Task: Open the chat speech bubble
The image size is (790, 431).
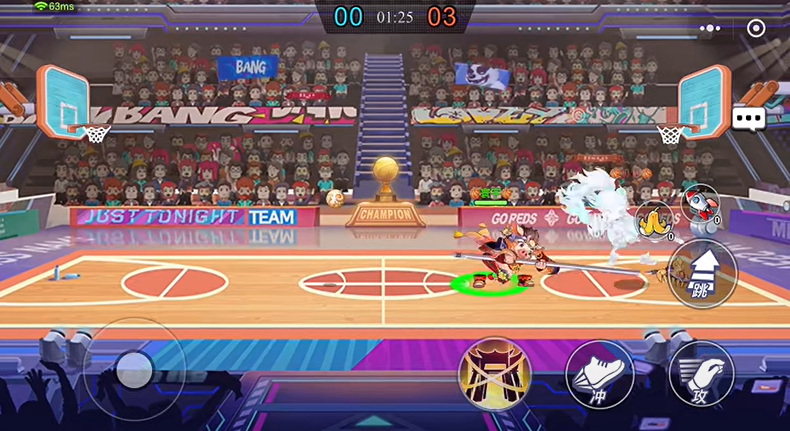Action: tap(748, 119)
